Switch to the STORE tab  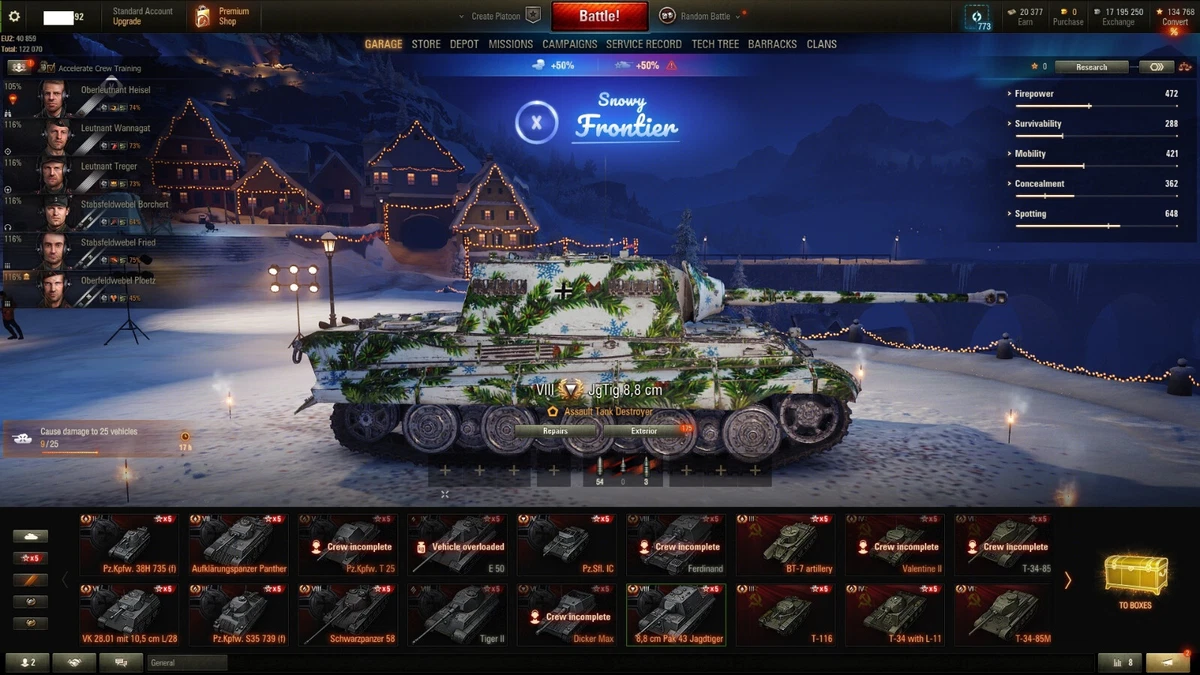(x=426, y=44)
